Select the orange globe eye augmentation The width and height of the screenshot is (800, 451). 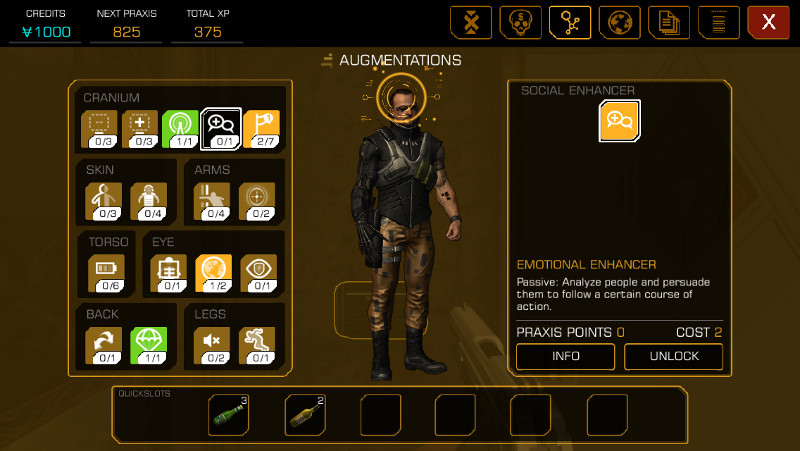tap(213, 271)
